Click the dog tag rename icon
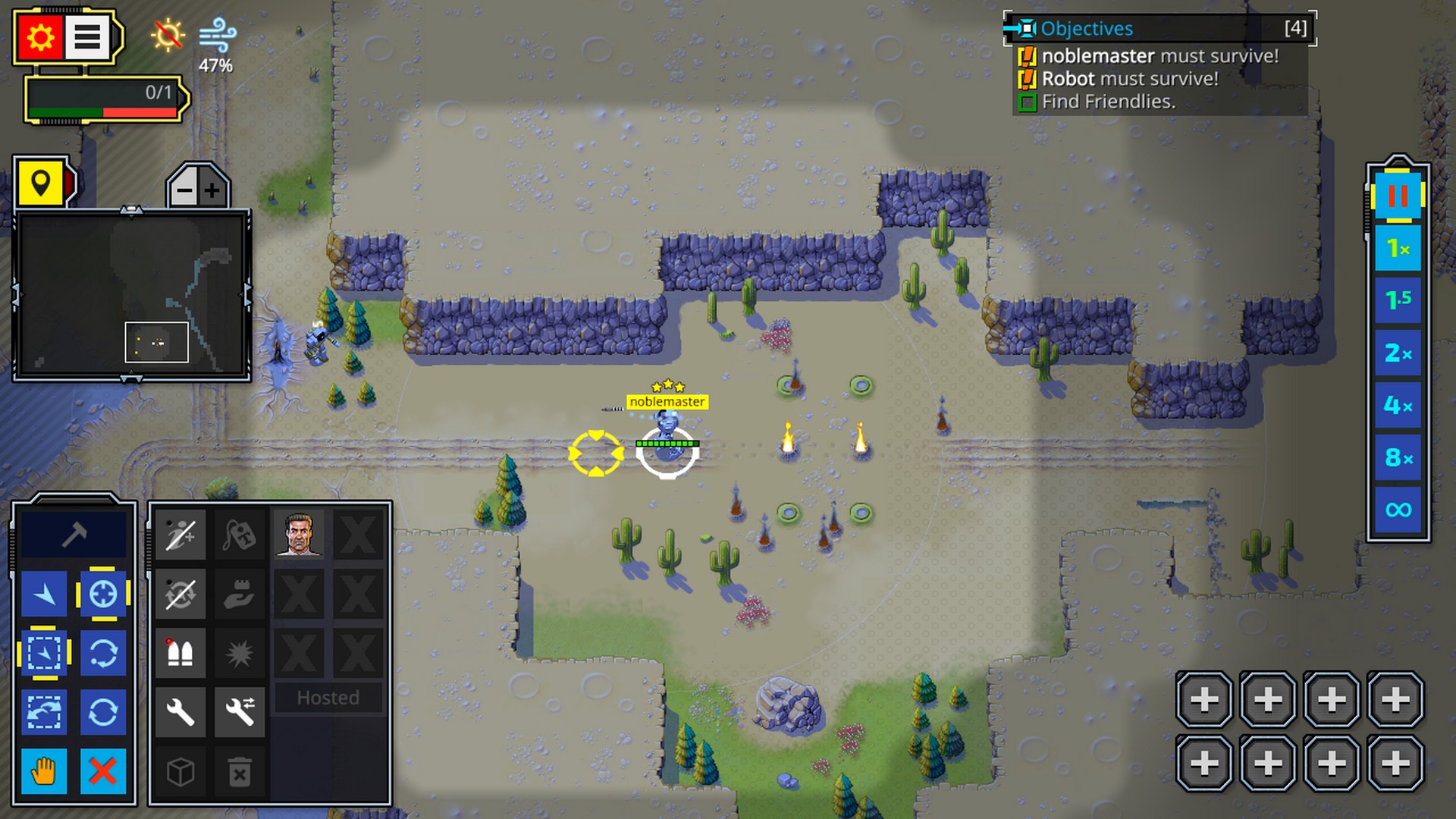Screen dimensions: 1456x819 click(x=240, y=535)
